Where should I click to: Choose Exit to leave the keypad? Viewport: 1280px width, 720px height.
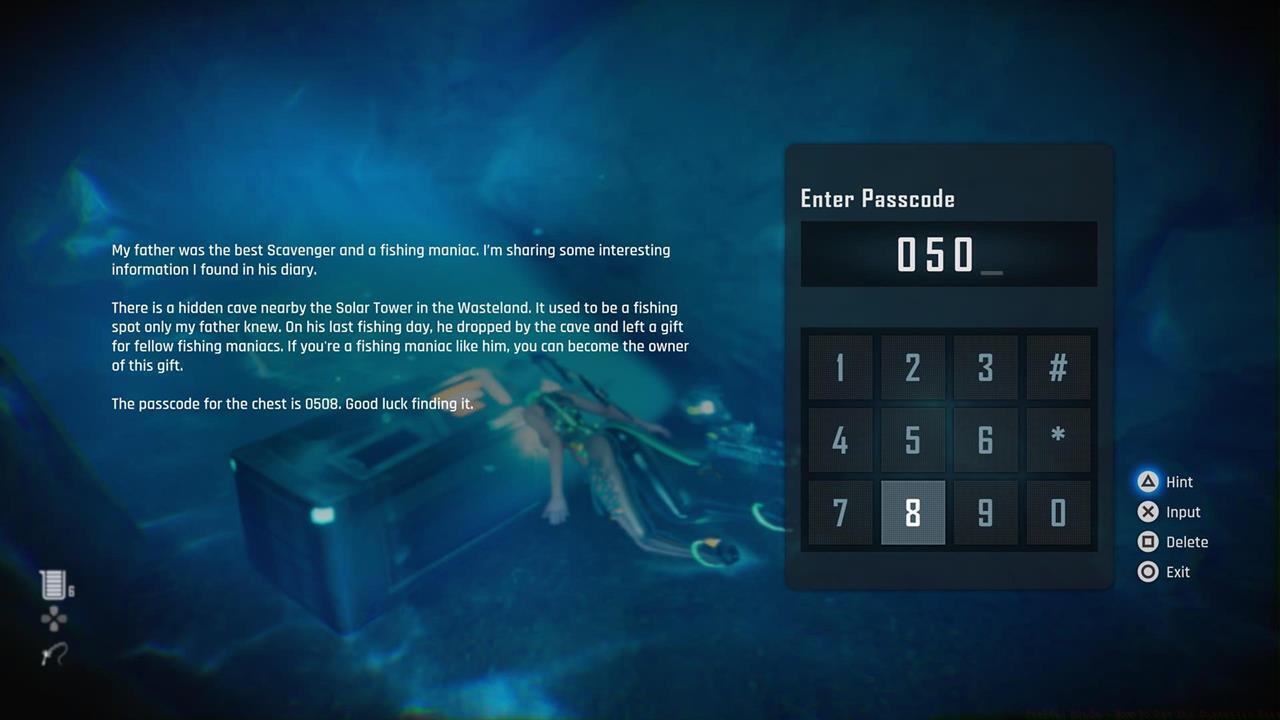point(1176,571)
